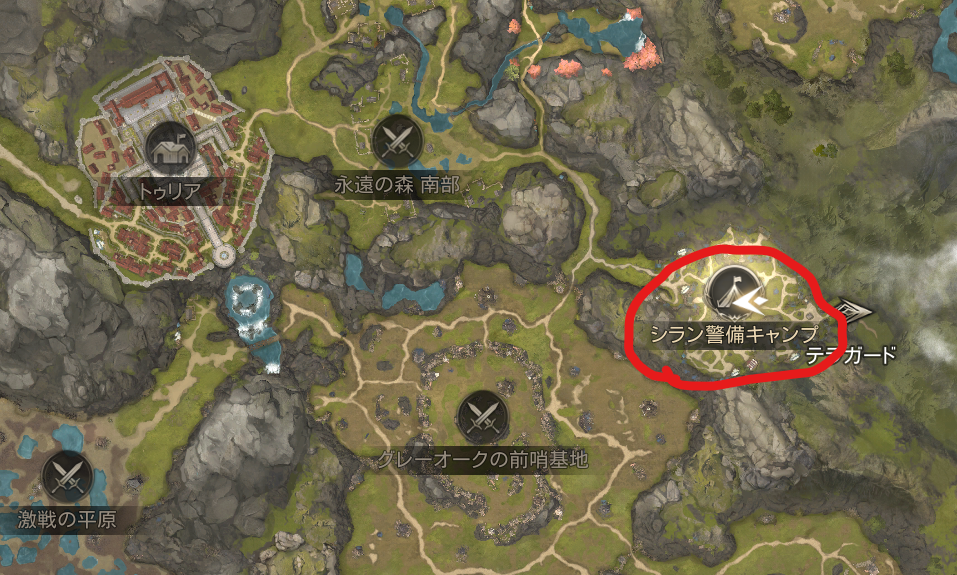Image resolution: width=957 pixels, height=575 pixels.
Task: Click the テラガード region exit arrow
Action: click(853, 312)
